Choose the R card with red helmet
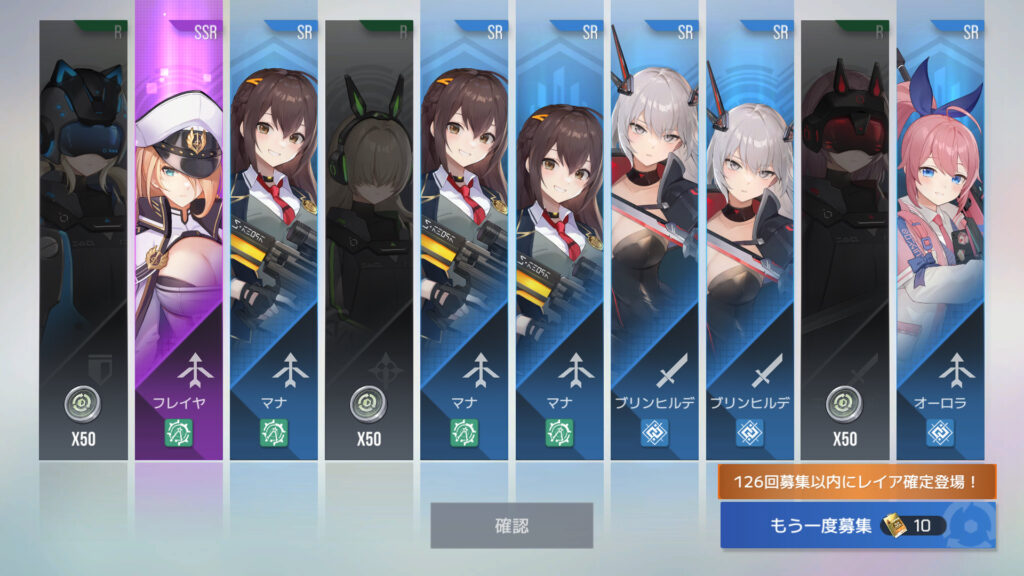Image resolution: width=1024 pixels, height=576 pixels. coord(845,240)
